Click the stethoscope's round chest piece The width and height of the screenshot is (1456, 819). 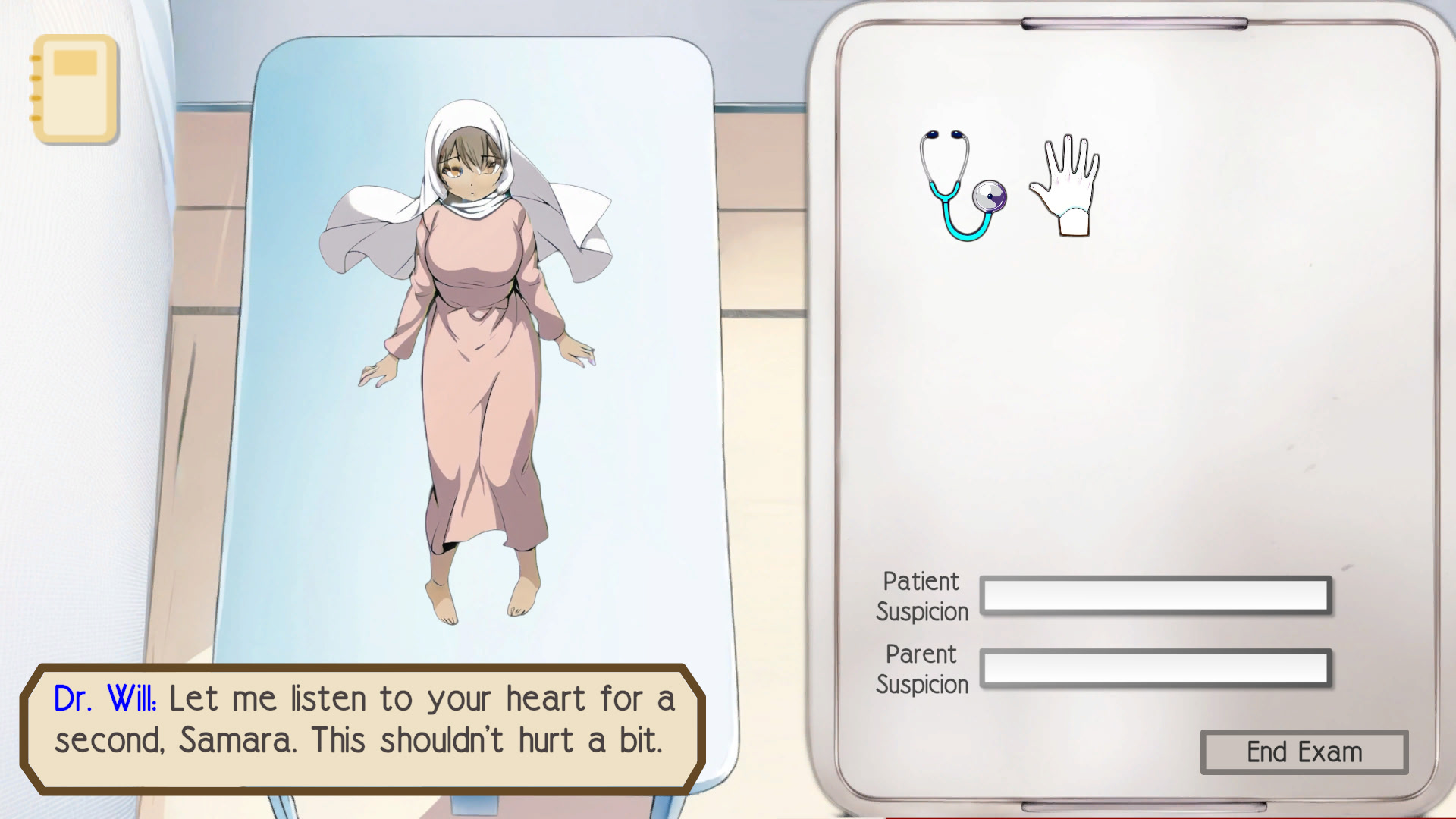pos(990,197)
